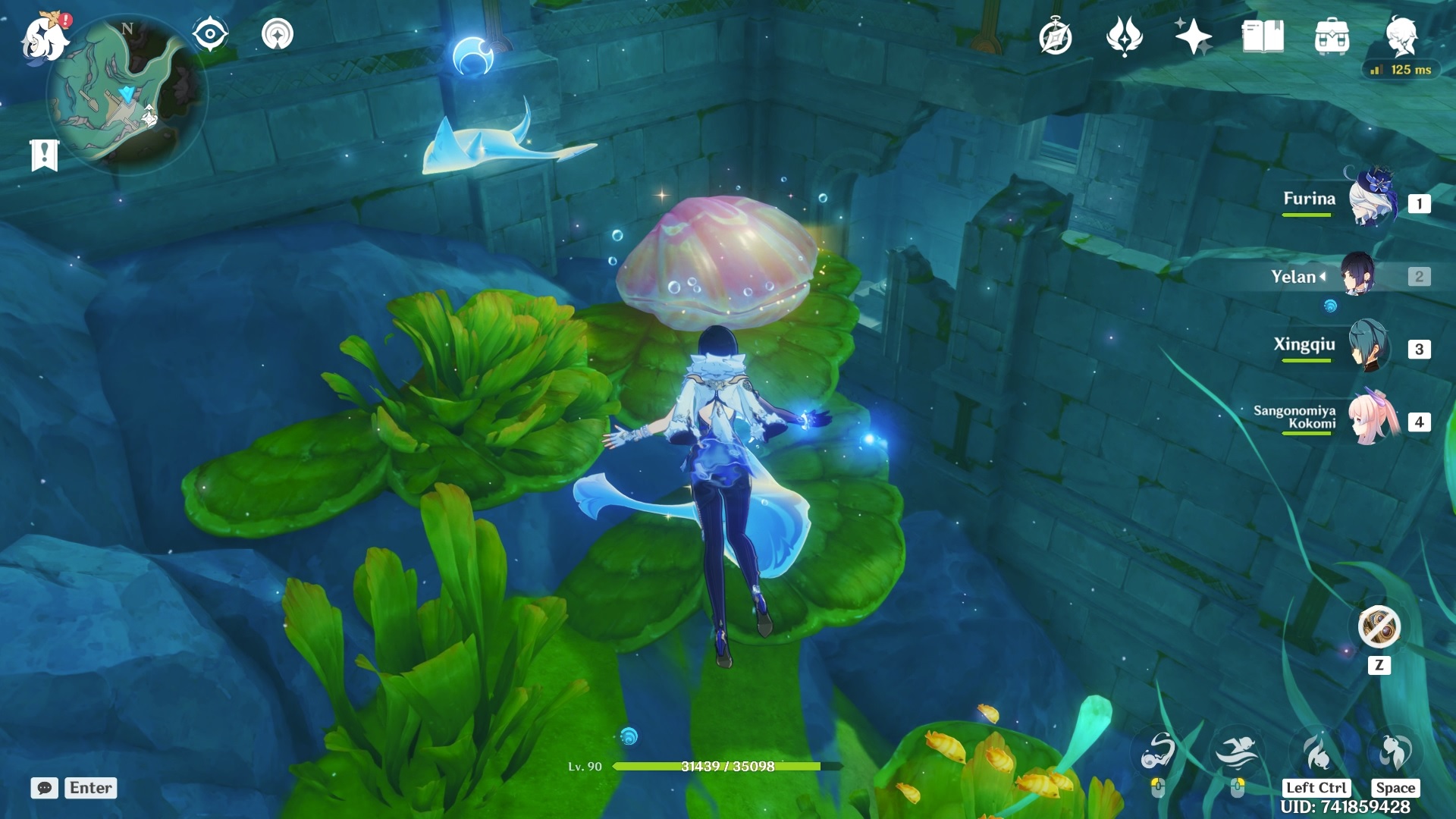Open the Events overview wings icon
Image resolution: width=1456 pixels, height=819 pixels.
[1124, 35]
